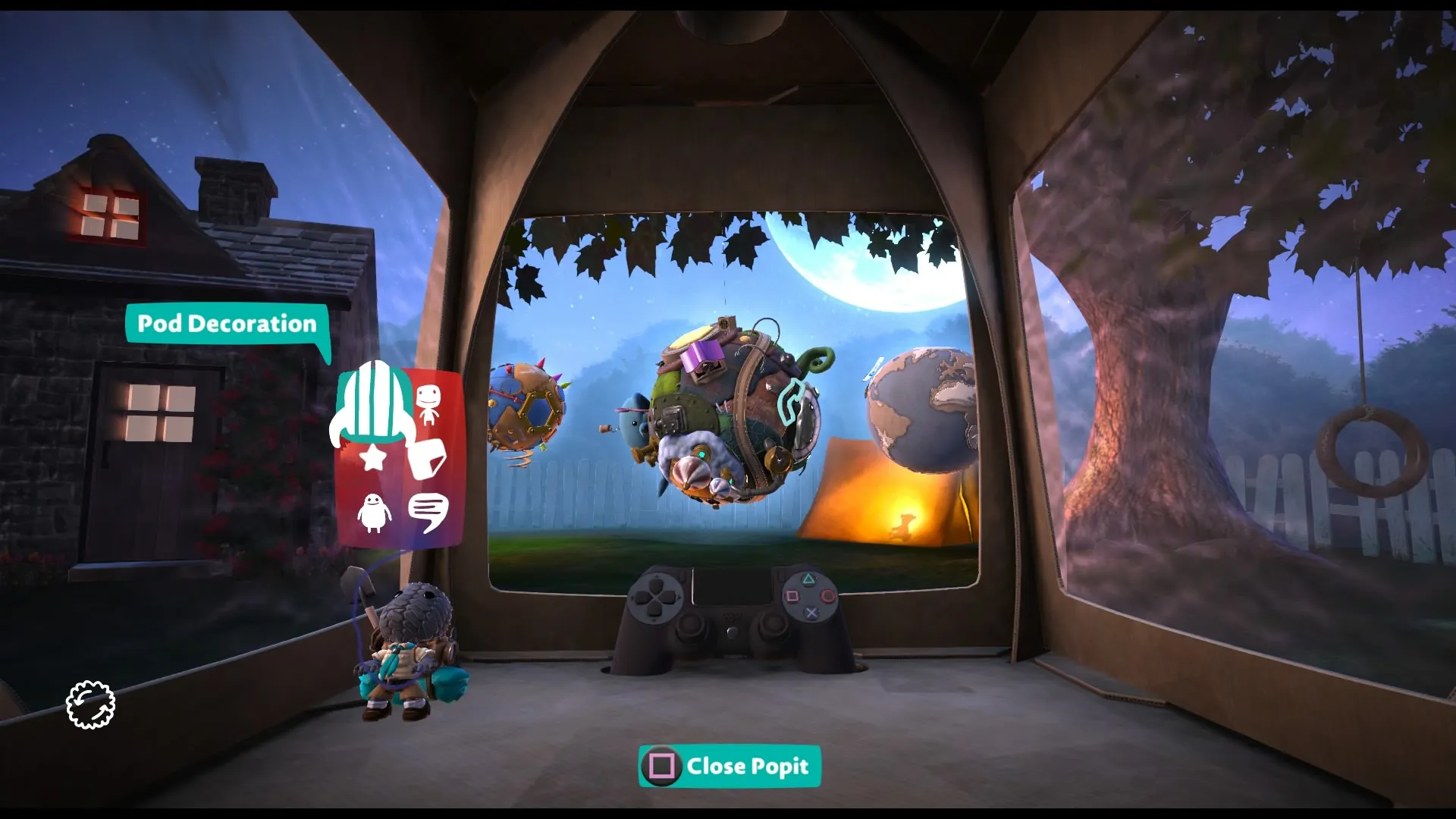Viewport: 1456px width, 819px height.
Task: Open the Sackboy character customisation icon
Action: tap(428, 403)
